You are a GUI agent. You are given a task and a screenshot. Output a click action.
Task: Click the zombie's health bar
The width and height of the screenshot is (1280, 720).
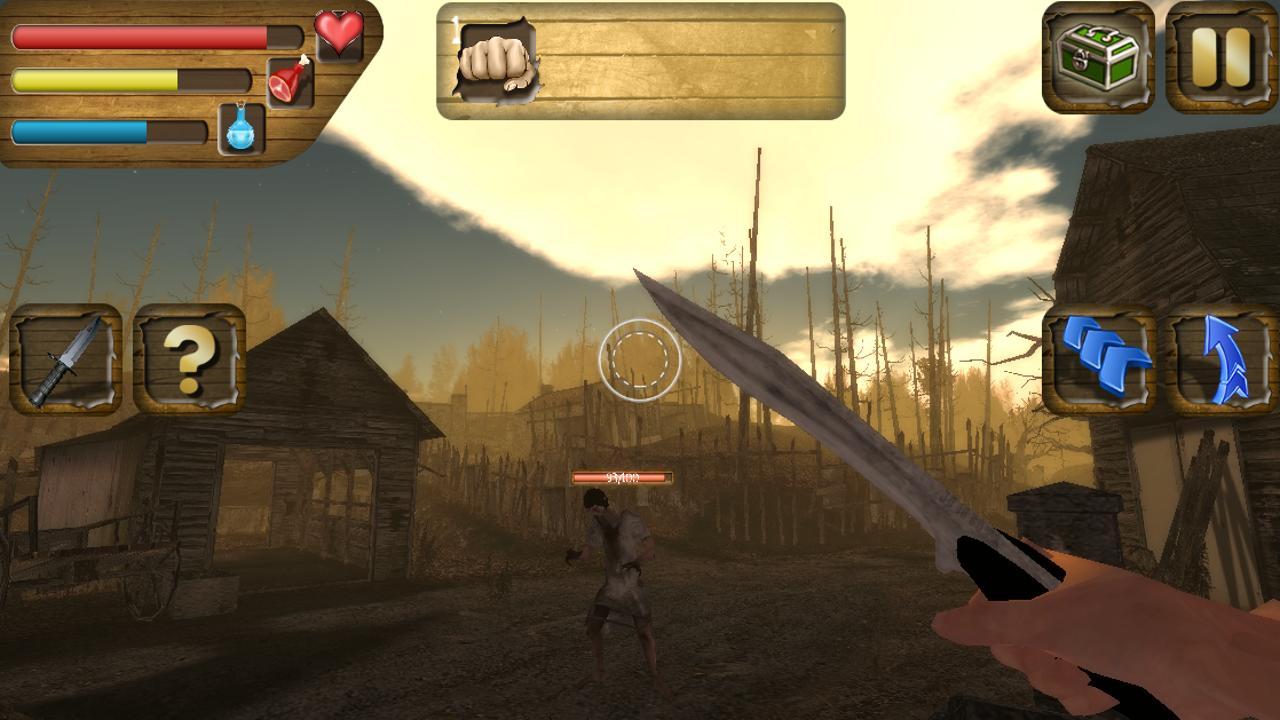pyautogui.click(x=621, y=477)
